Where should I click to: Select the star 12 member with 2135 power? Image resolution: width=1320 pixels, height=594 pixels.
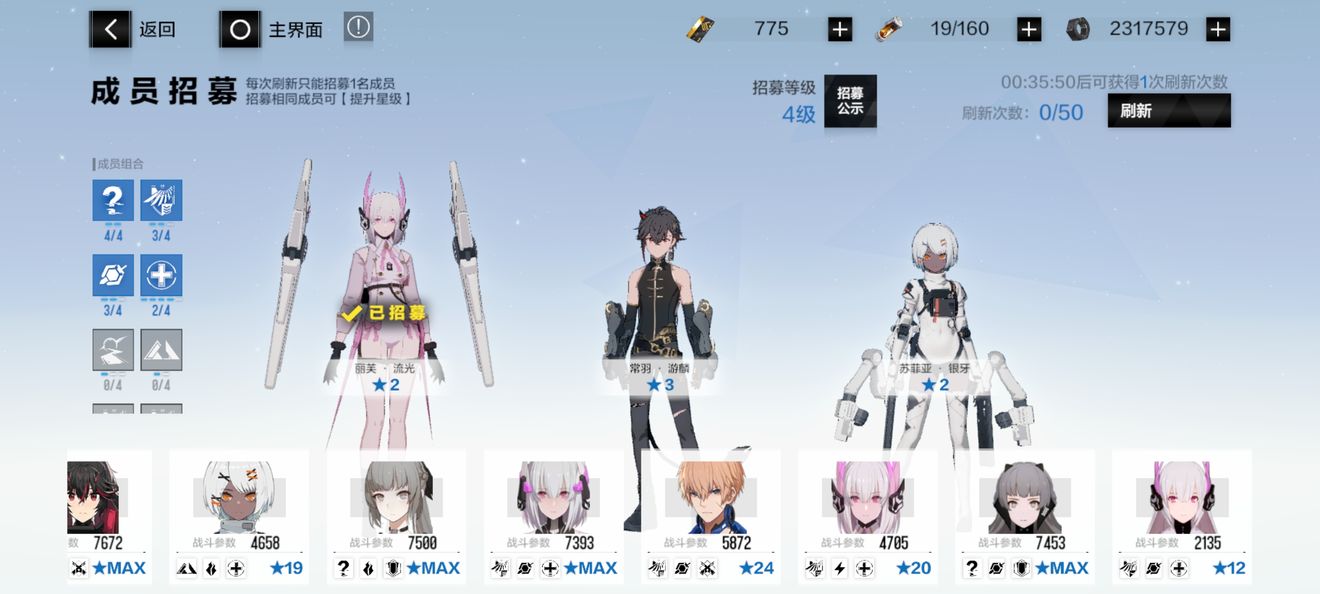1181,515
